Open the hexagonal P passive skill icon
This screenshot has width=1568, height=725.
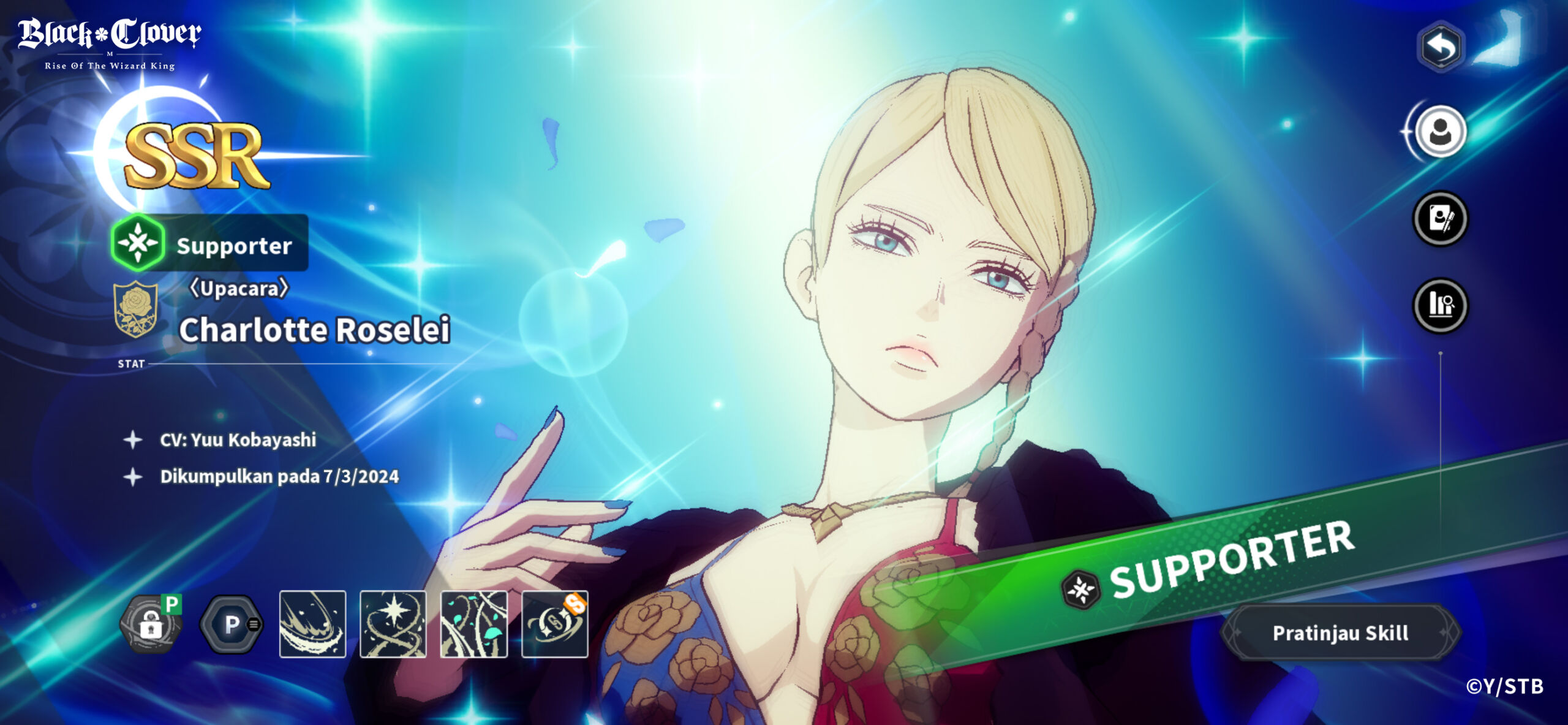(232, 624)
